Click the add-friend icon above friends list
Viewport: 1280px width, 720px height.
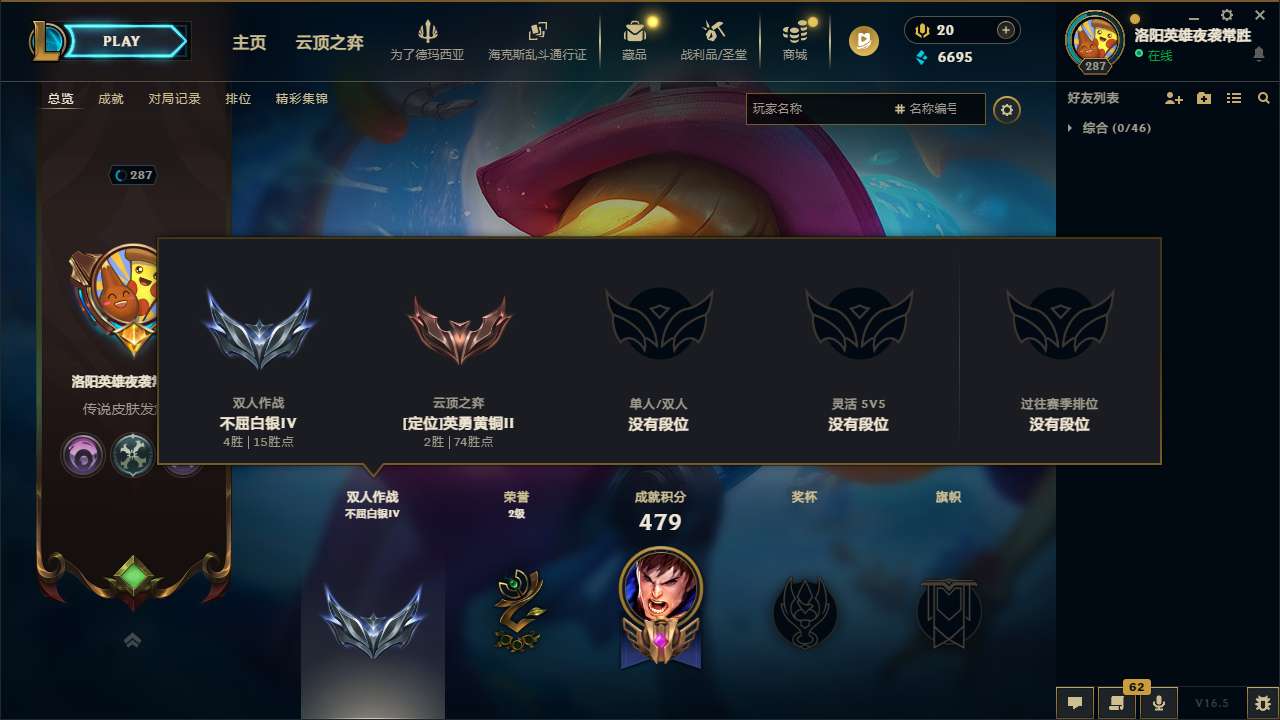click(1172, 98)
